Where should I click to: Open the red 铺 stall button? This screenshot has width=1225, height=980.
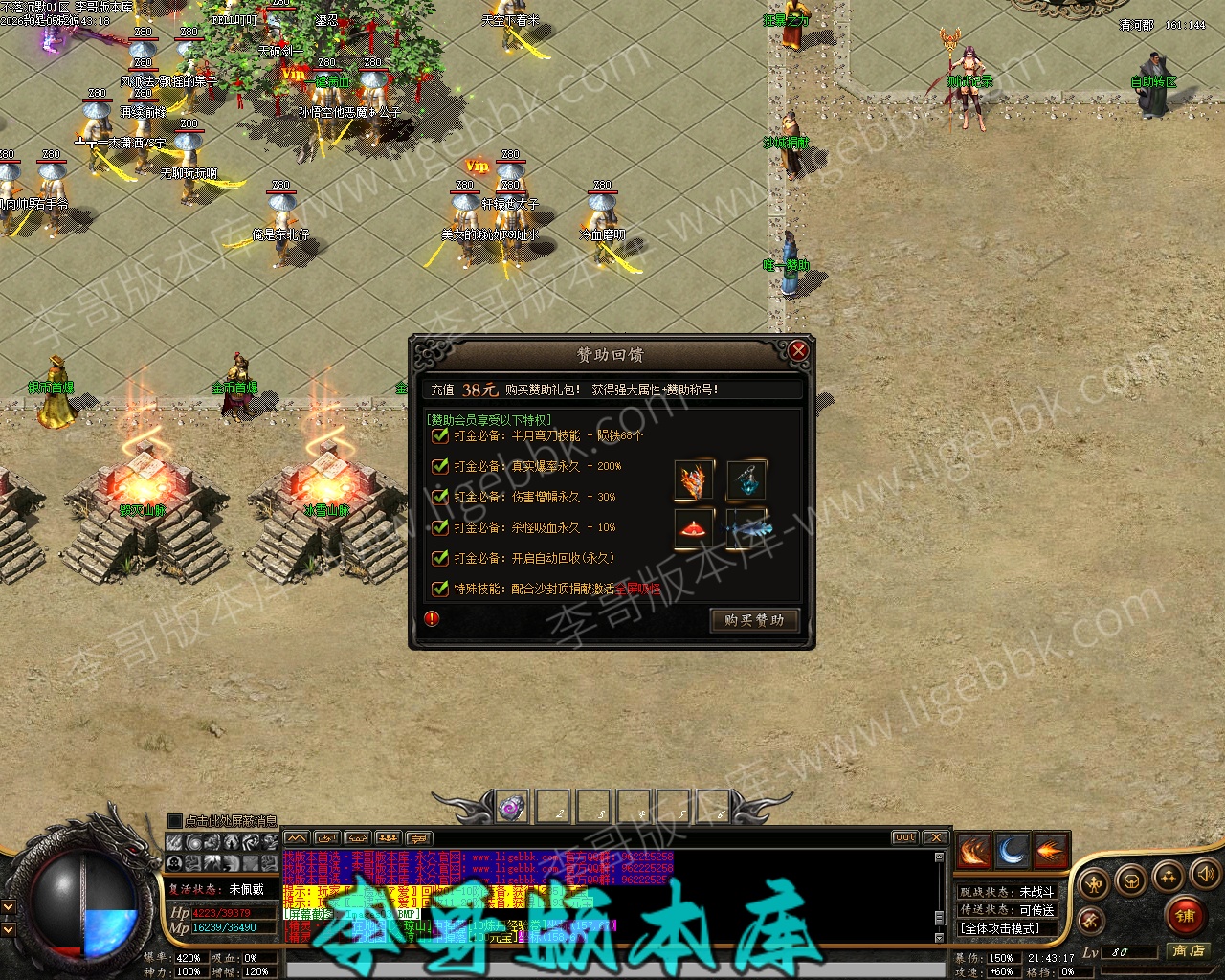click(1186, 915)
